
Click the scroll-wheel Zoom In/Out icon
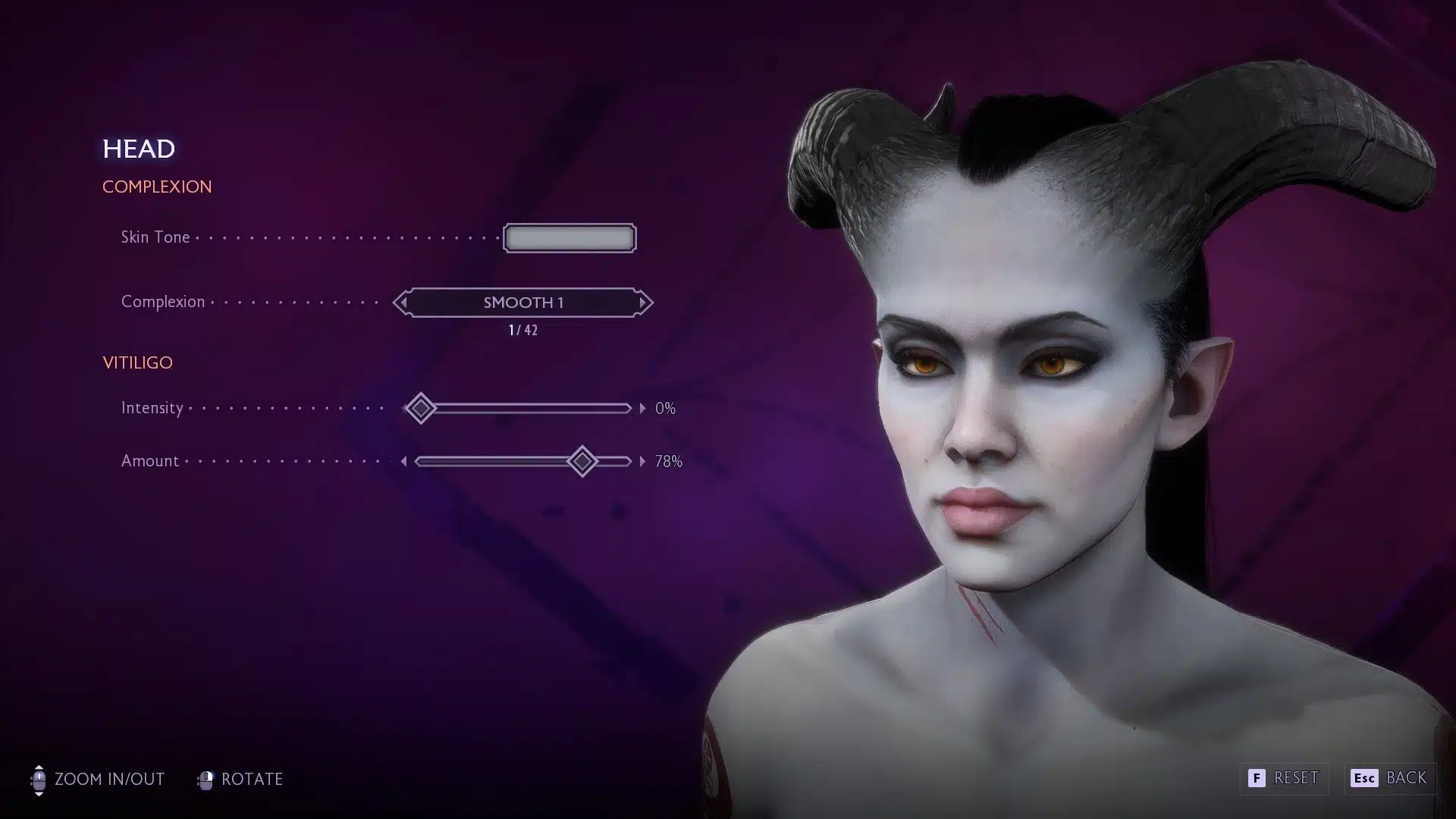[x=39, y=779]
